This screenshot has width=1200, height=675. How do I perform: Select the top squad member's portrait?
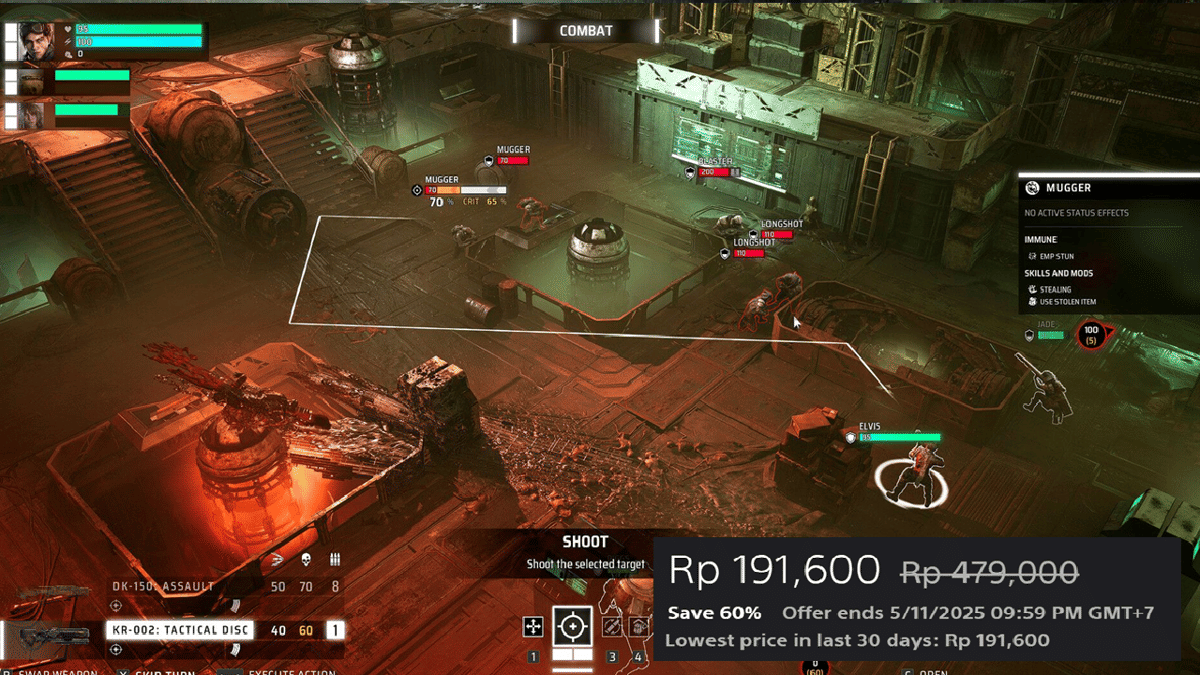tap(37, 42)
